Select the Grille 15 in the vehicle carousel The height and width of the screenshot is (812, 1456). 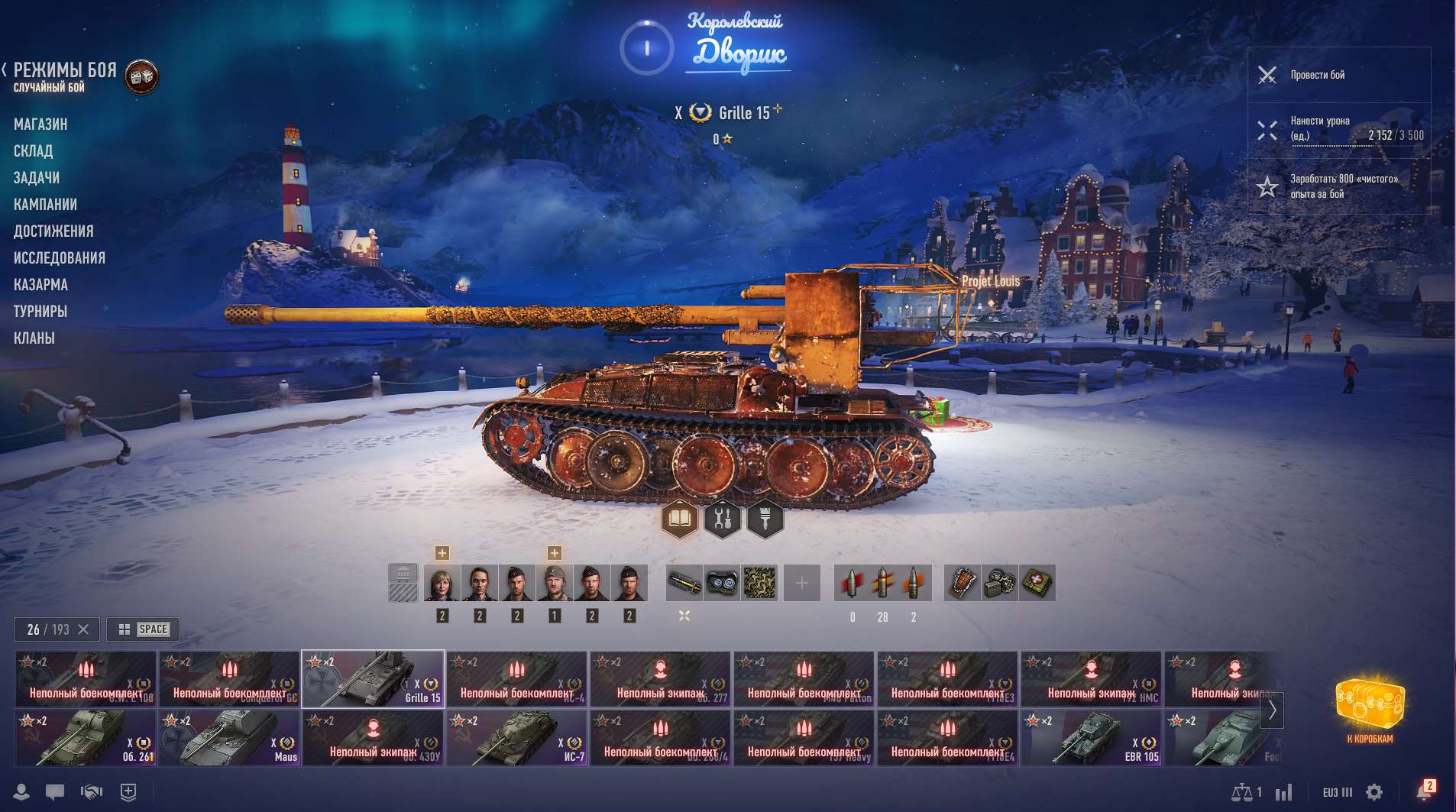(374, 678)
